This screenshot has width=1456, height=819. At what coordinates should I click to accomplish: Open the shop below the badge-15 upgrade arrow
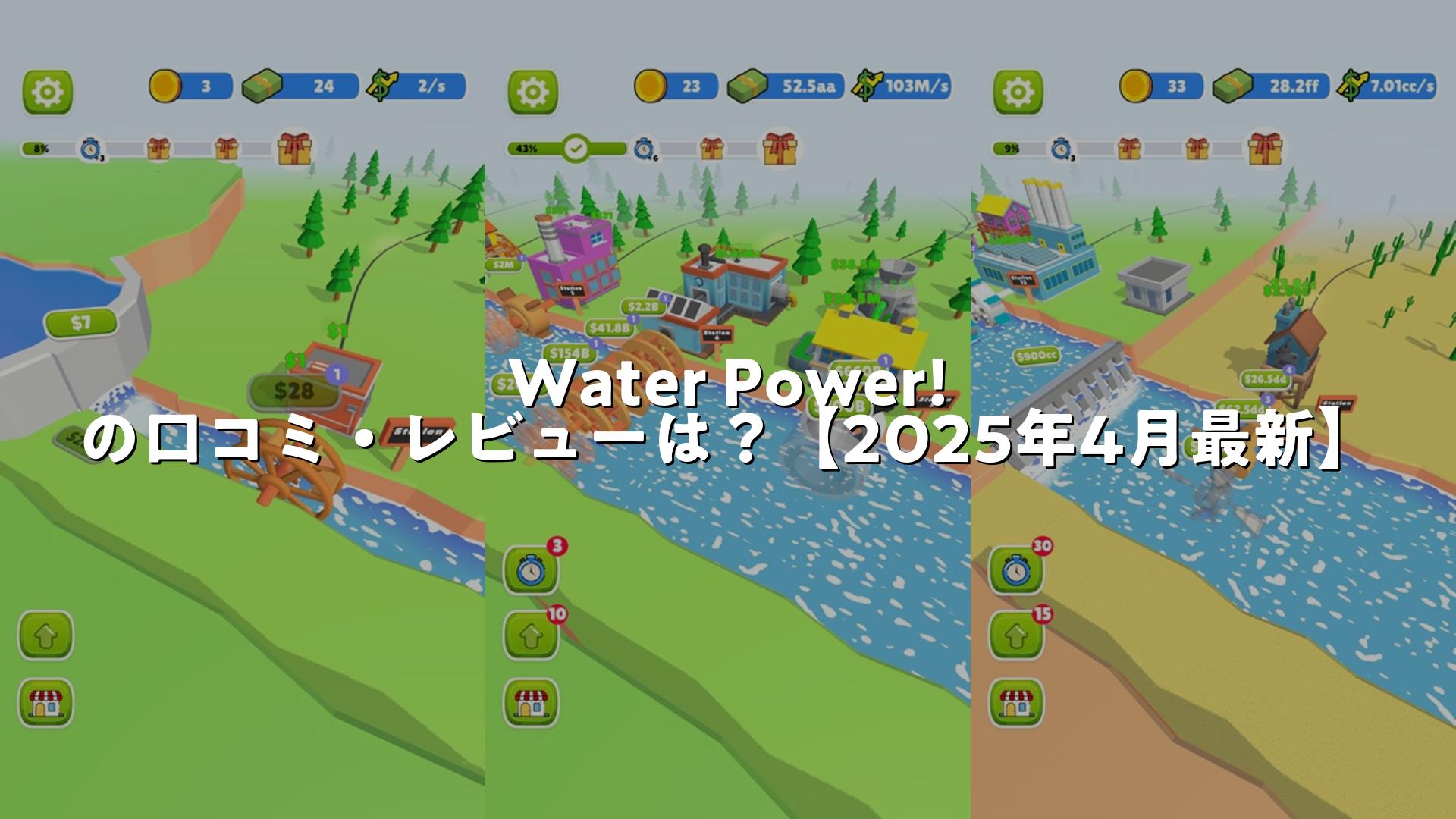pos(1016,702)
